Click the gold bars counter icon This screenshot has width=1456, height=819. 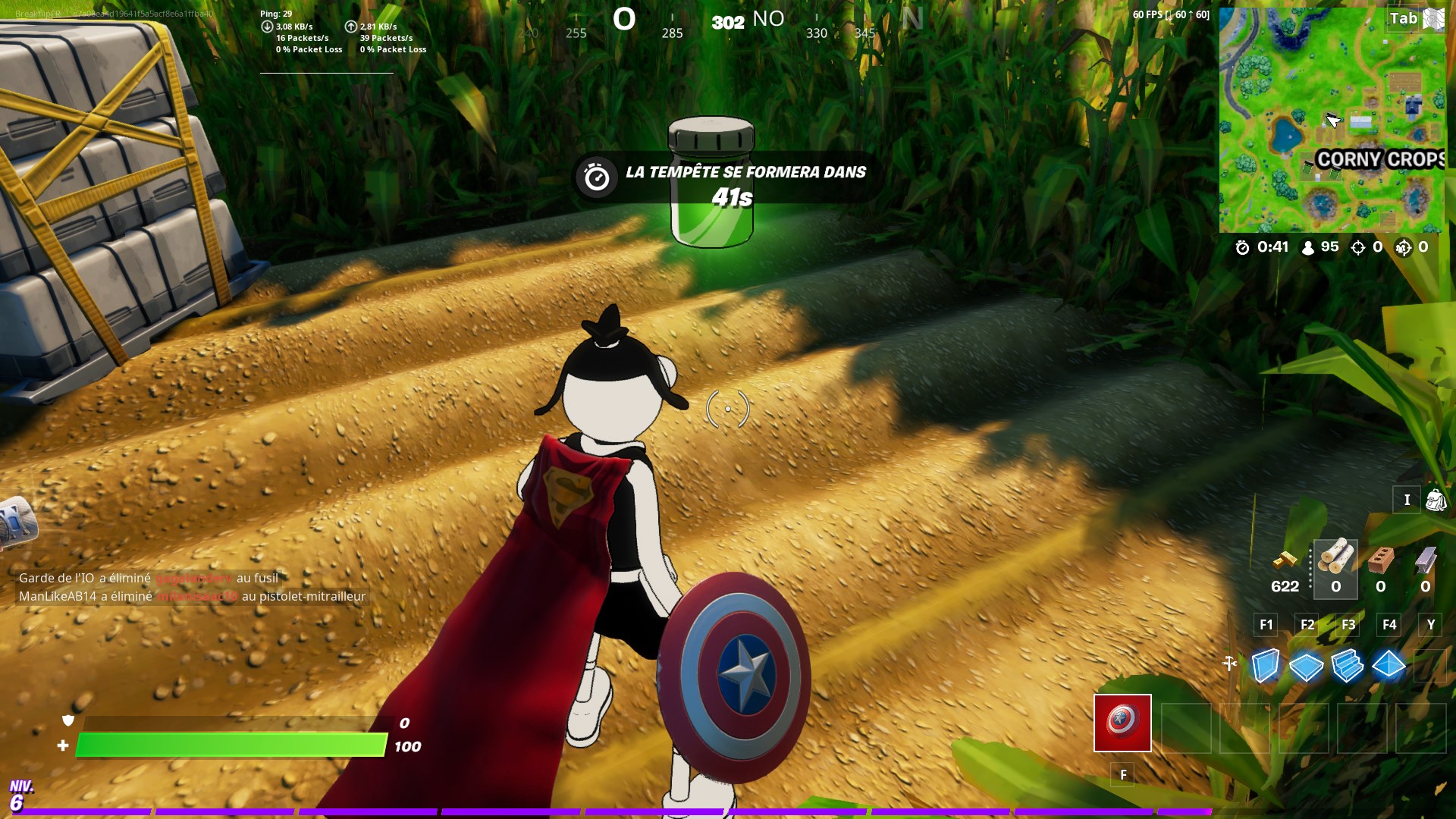[1285, 560]
